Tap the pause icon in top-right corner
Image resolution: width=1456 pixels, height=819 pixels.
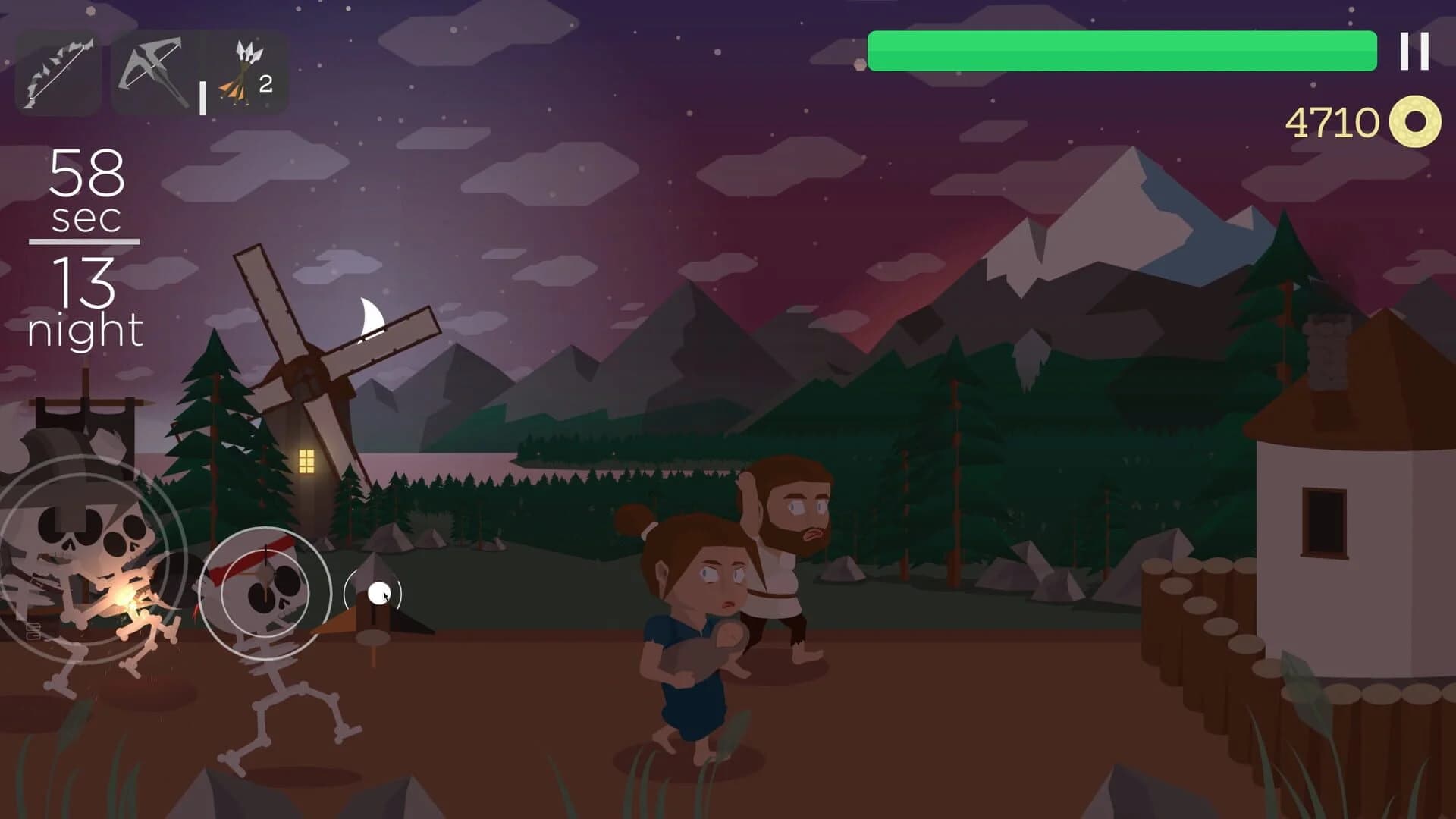click(x=1412, y=49)
